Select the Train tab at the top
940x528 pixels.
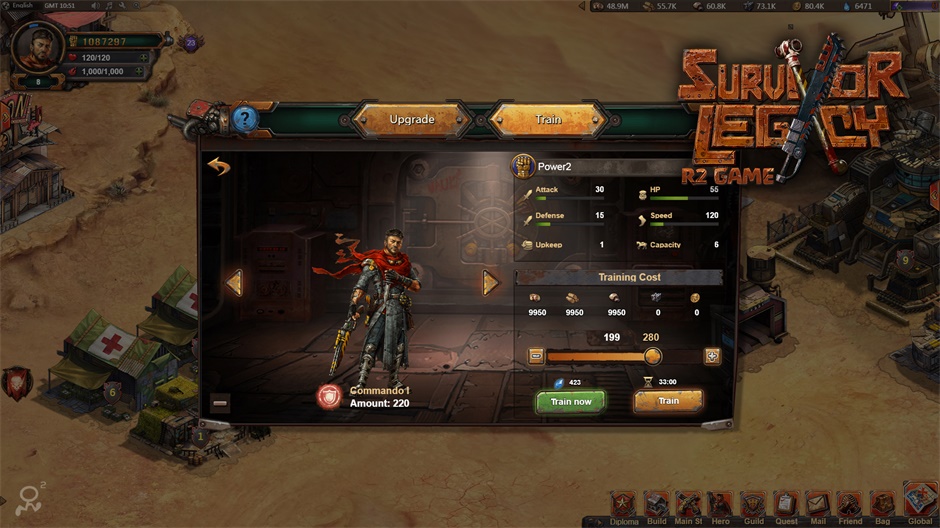tap(548, 119)
